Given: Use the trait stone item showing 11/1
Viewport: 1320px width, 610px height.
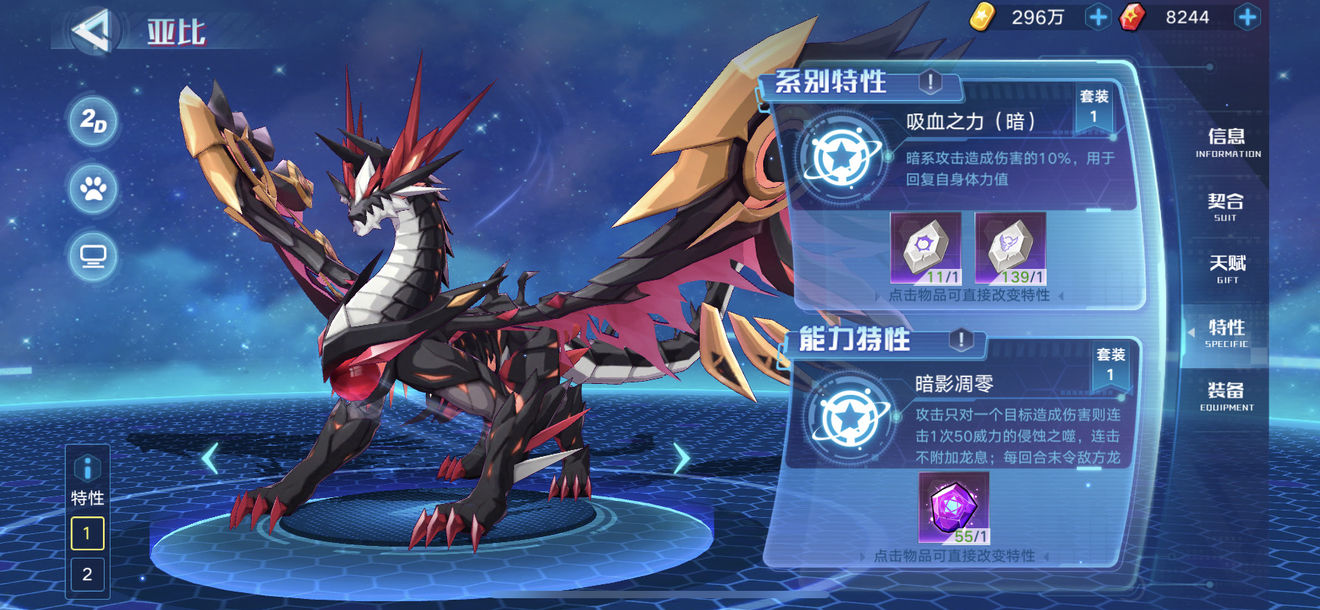Looking at the screenshot, I should tap(925, 247).
